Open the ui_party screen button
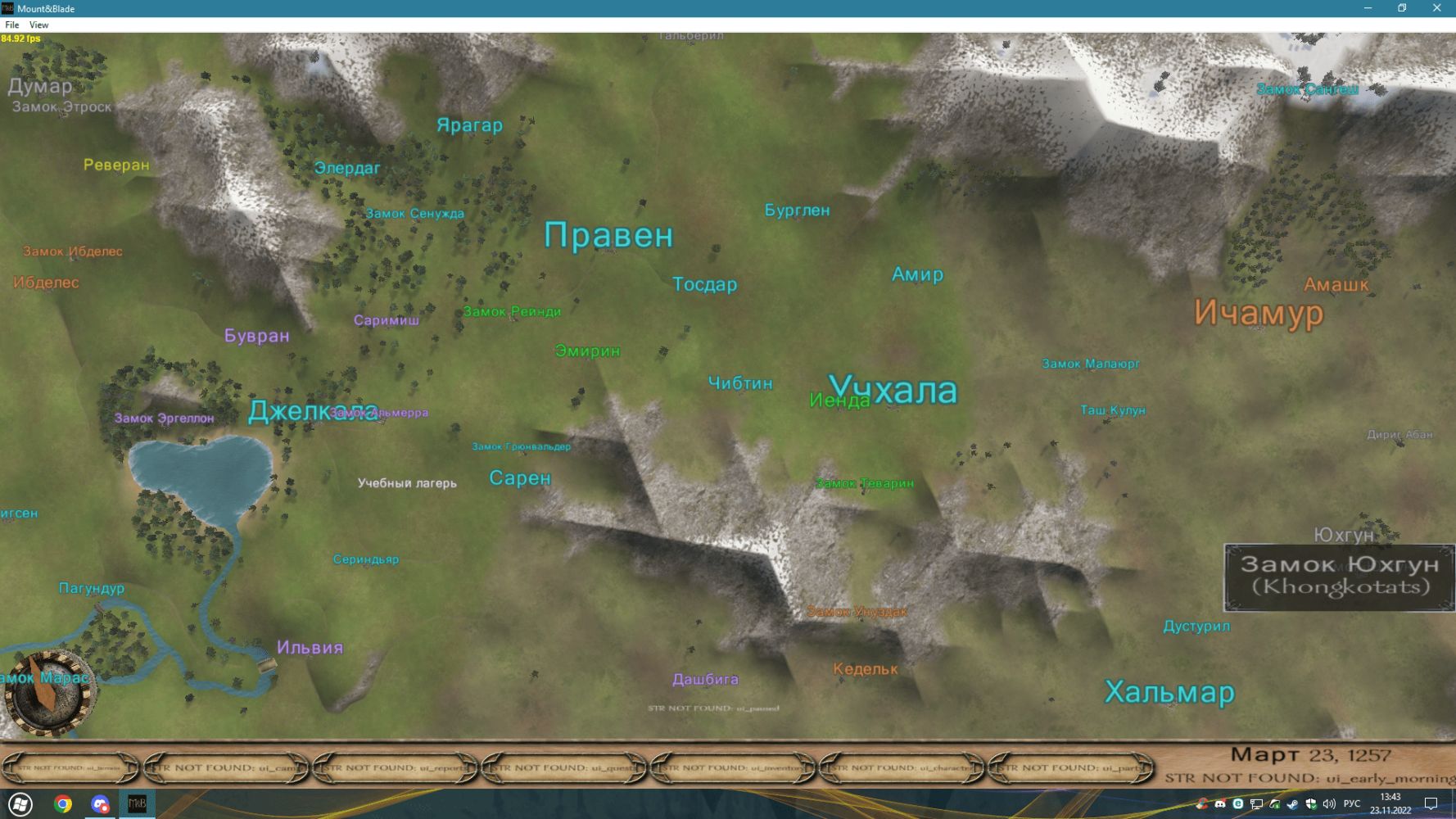Screen dimensions: 1456x819 [x=1071, y=768]
